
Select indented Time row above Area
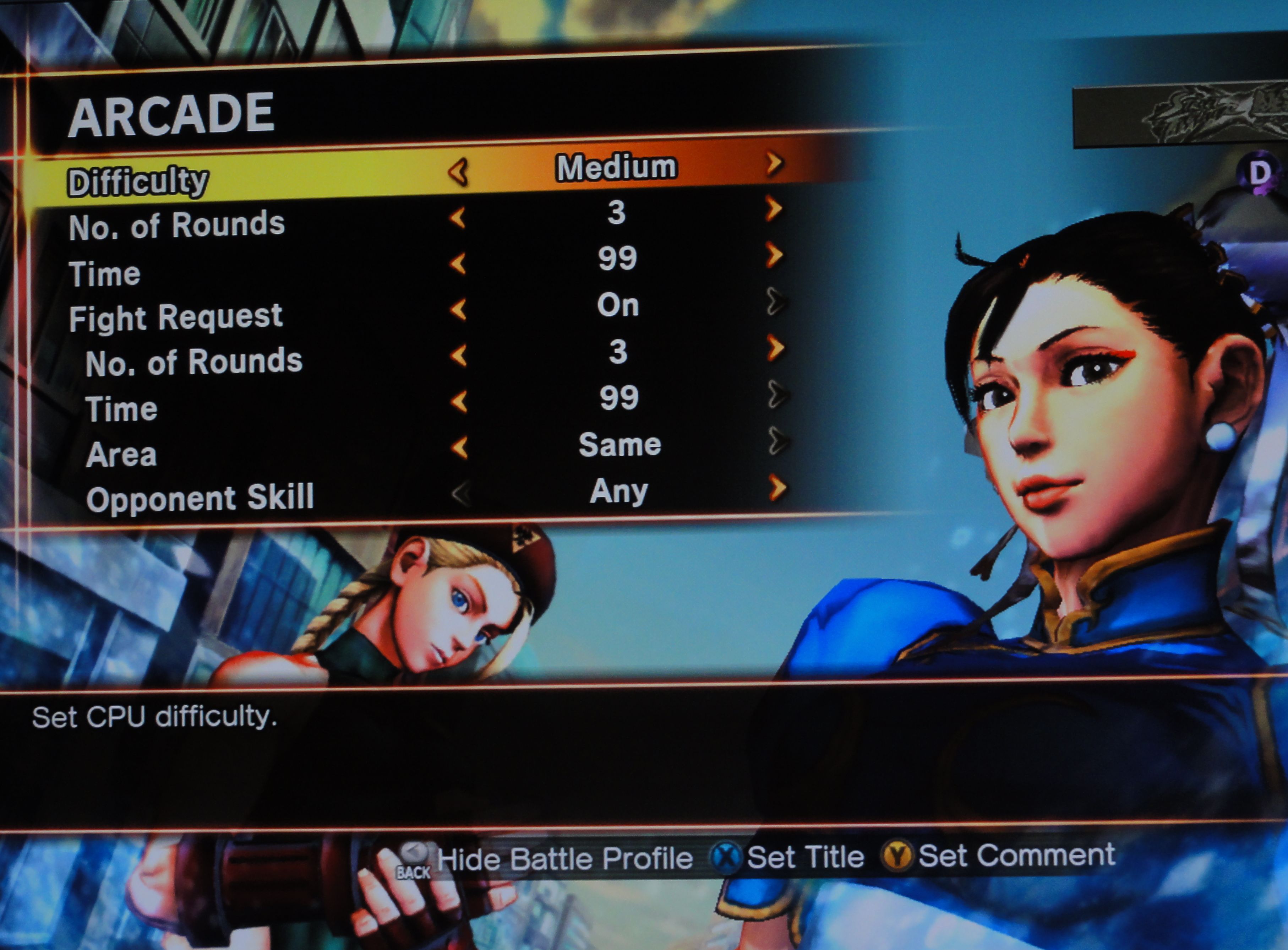(121, 409)
